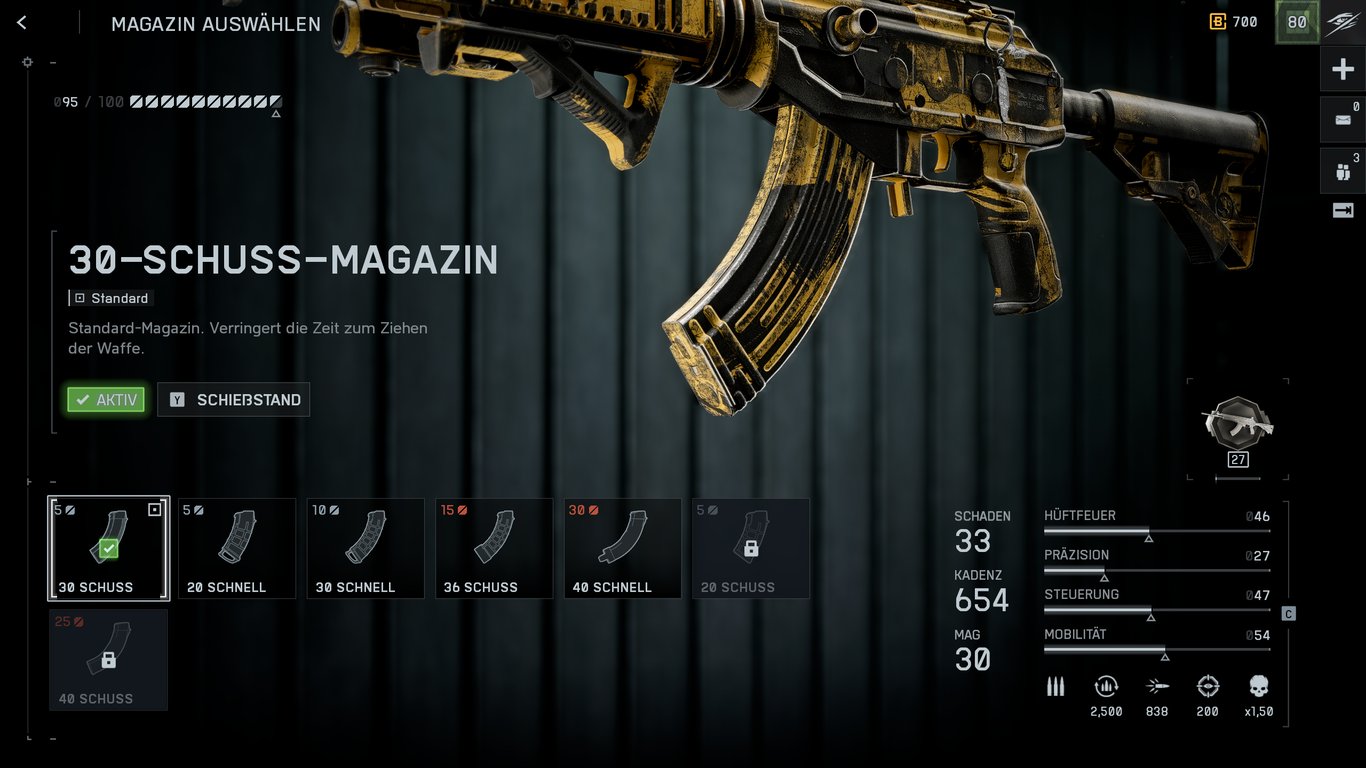Open the weapon camo icon labeled 27
1366x768 pixels.
[1237, 430]
